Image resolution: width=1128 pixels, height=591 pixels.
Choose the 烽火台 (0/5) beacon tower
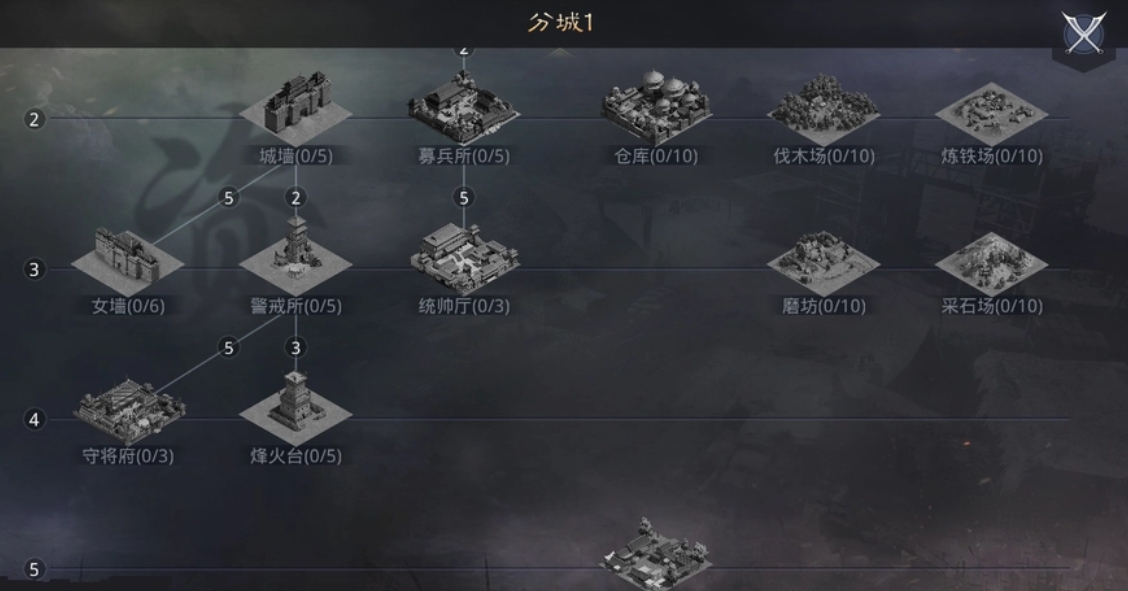tap(295, 405)
